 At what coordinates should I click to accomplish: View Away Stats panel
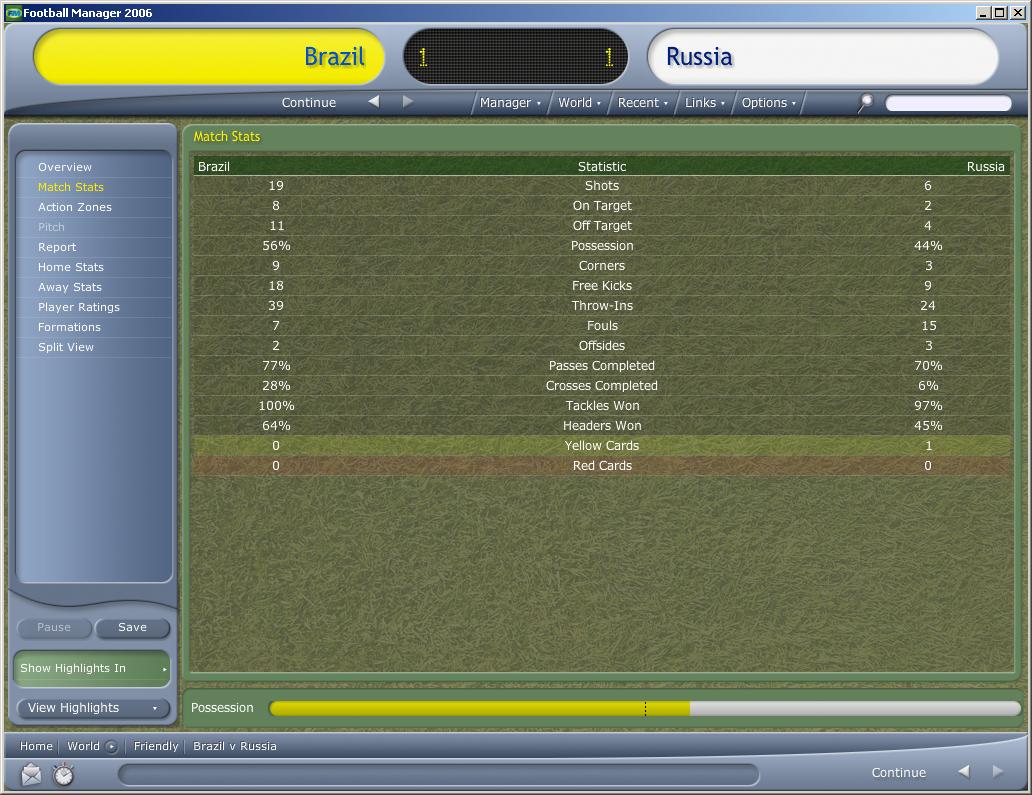click(x=70, y=287)
